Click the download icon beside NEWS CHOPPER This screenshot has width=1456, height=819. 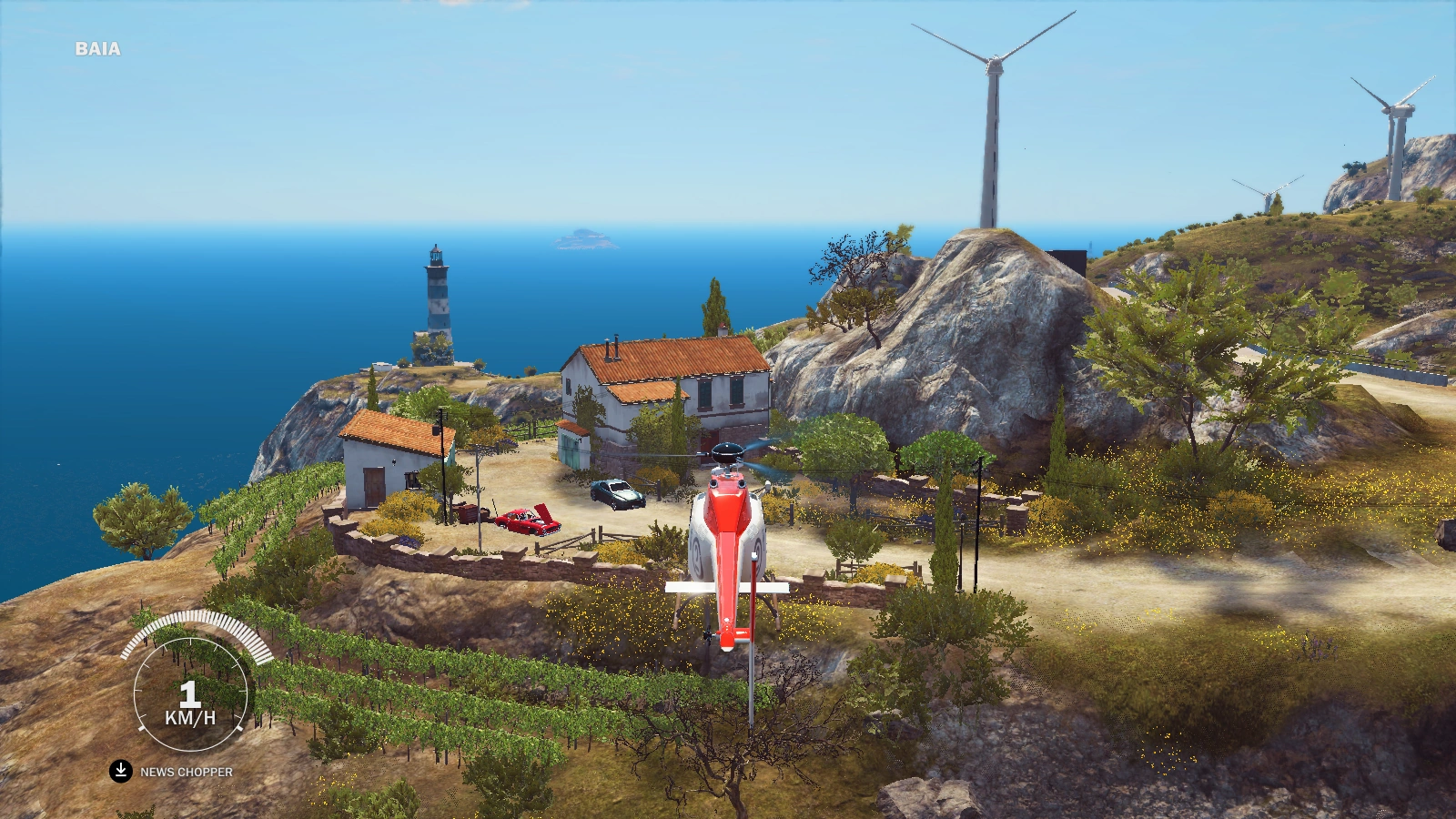[x=119, y=769]
